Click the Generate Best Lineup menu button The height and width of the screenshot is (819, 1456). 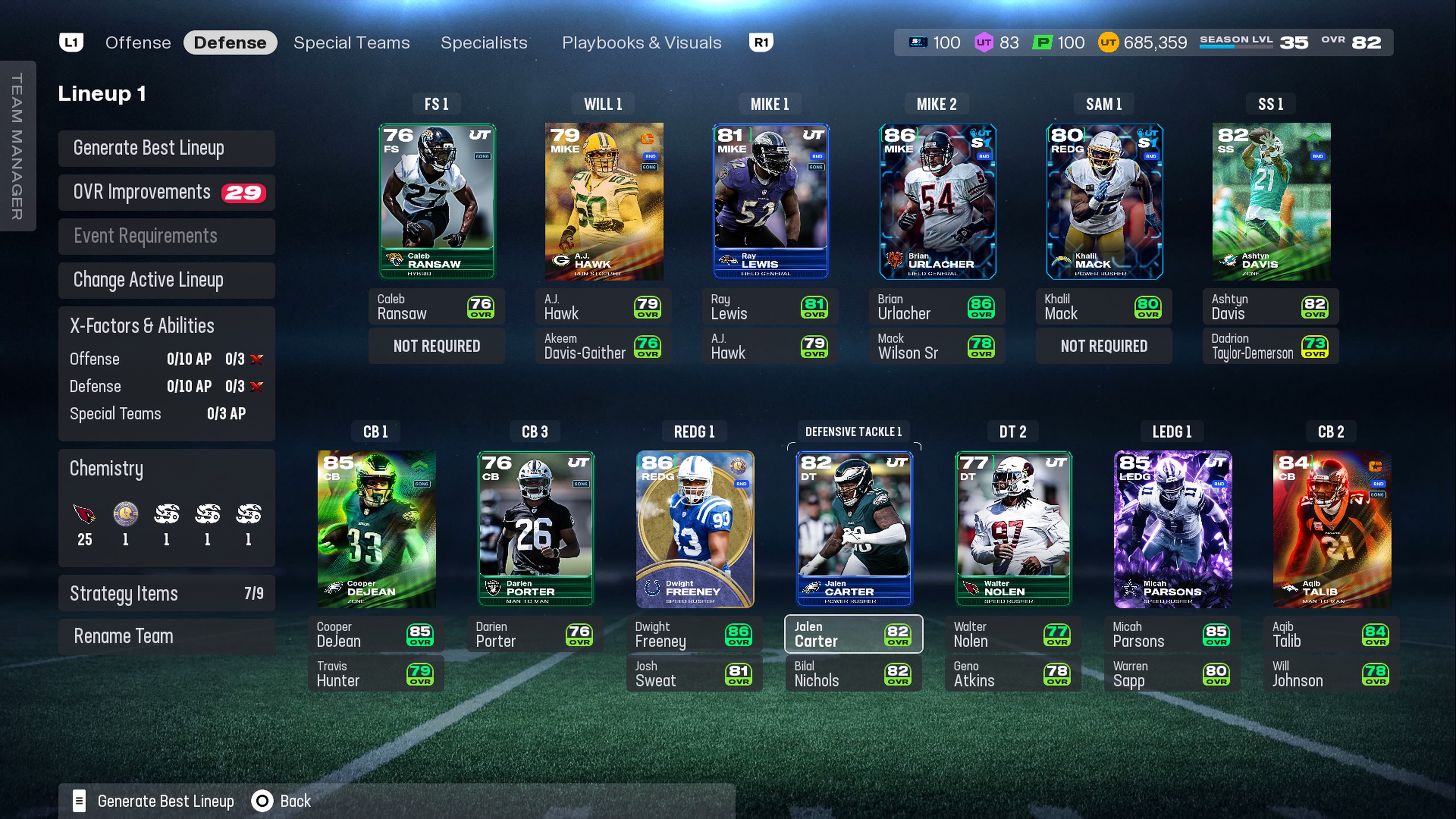[x=166, y=148]
